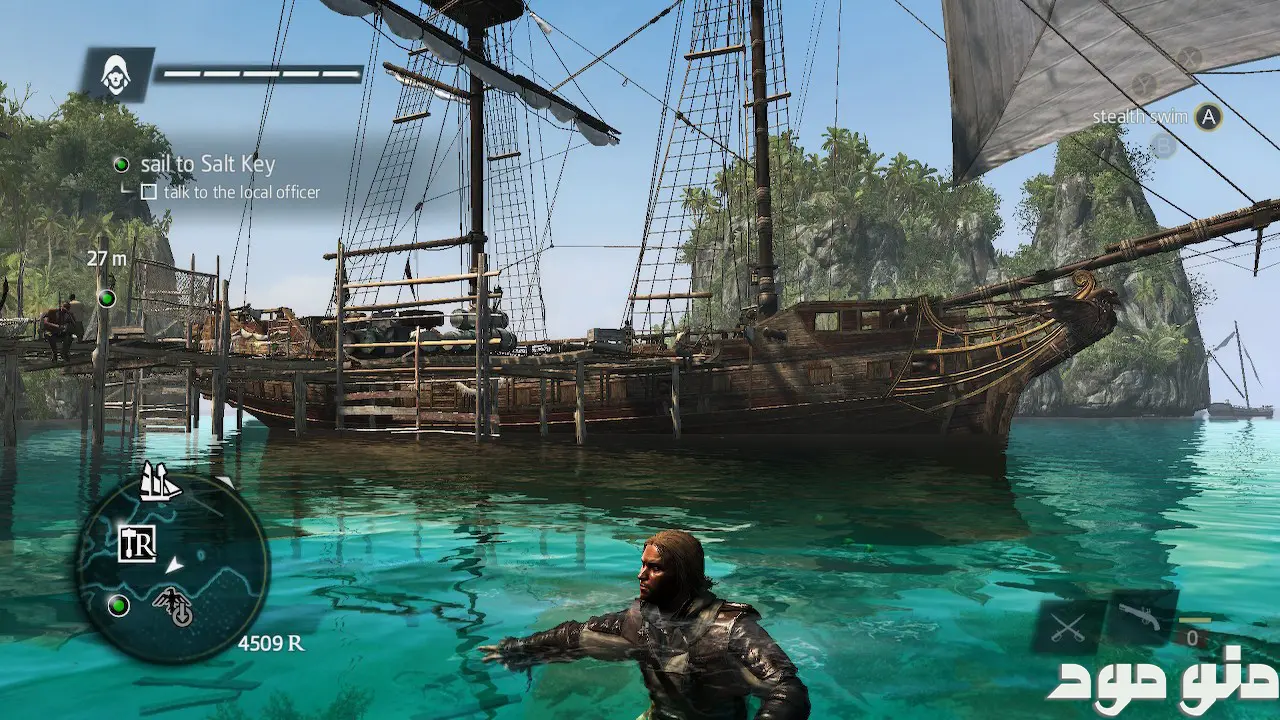This screenshot has height=720, width=1280.
Task: Tick the "talk to the local officer" checkbox
Action: pos(149,192)
